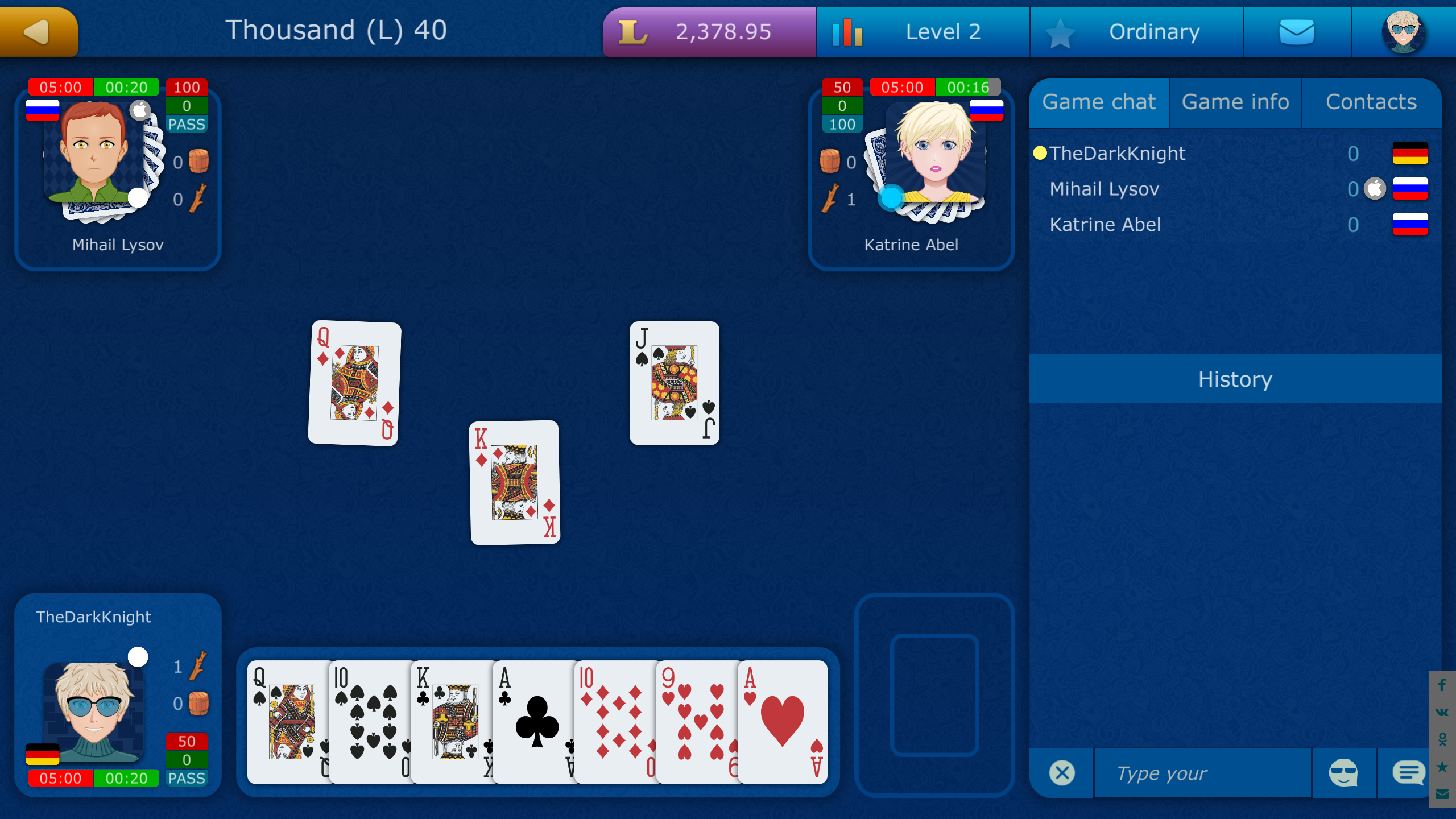Toggle the Apple indicator on Mihail Lysov's card

tap(139, 109)
